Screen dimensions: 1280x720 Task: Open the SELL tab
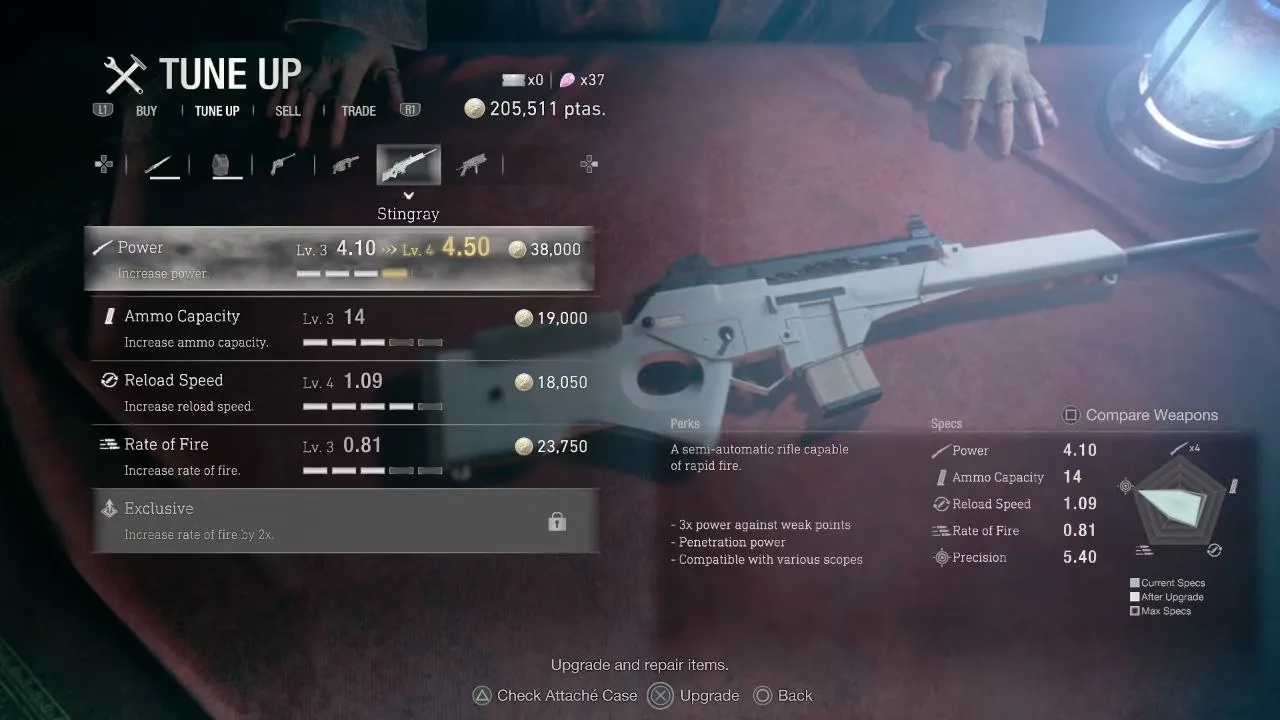[288, 111]
